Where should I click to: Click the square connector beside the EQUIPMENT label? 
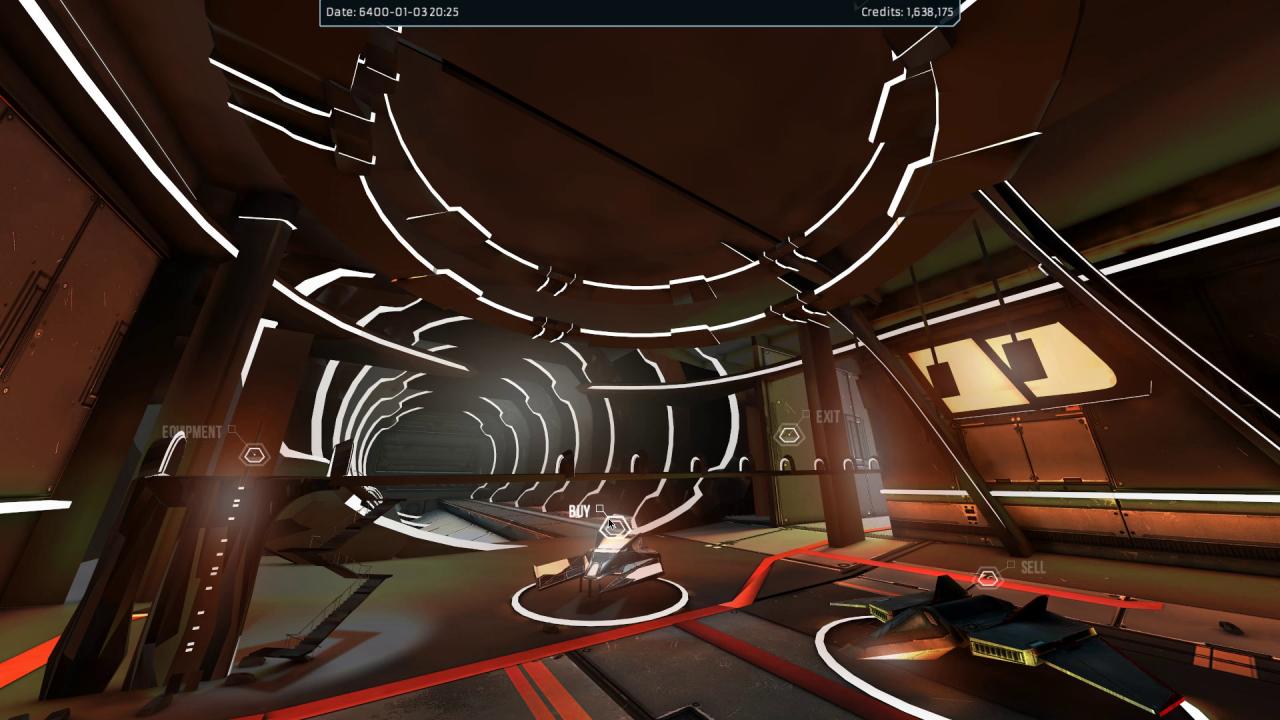point(232,429)
